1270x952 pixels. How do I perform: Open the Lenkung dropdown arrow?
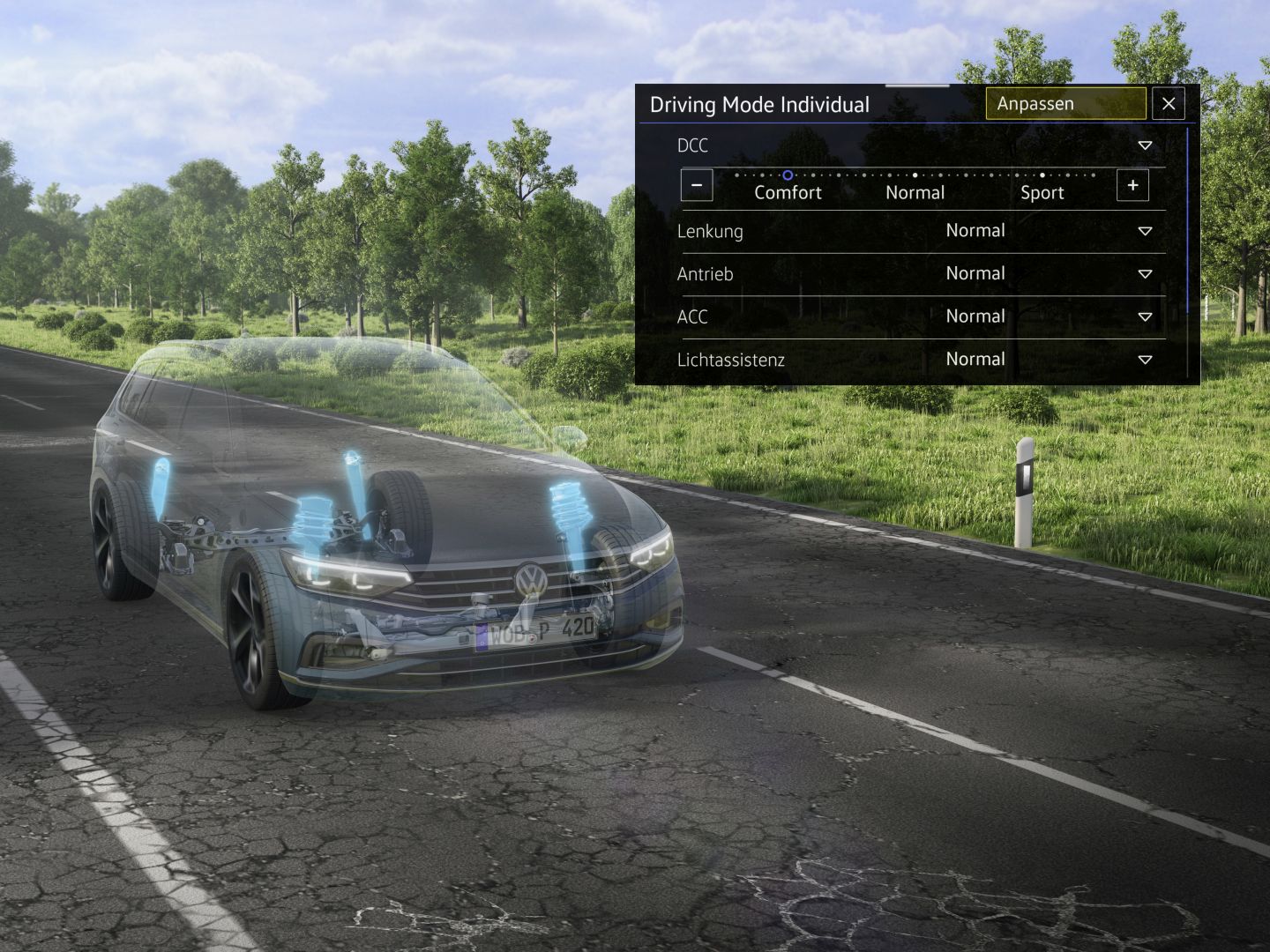tap(1145, 231)
